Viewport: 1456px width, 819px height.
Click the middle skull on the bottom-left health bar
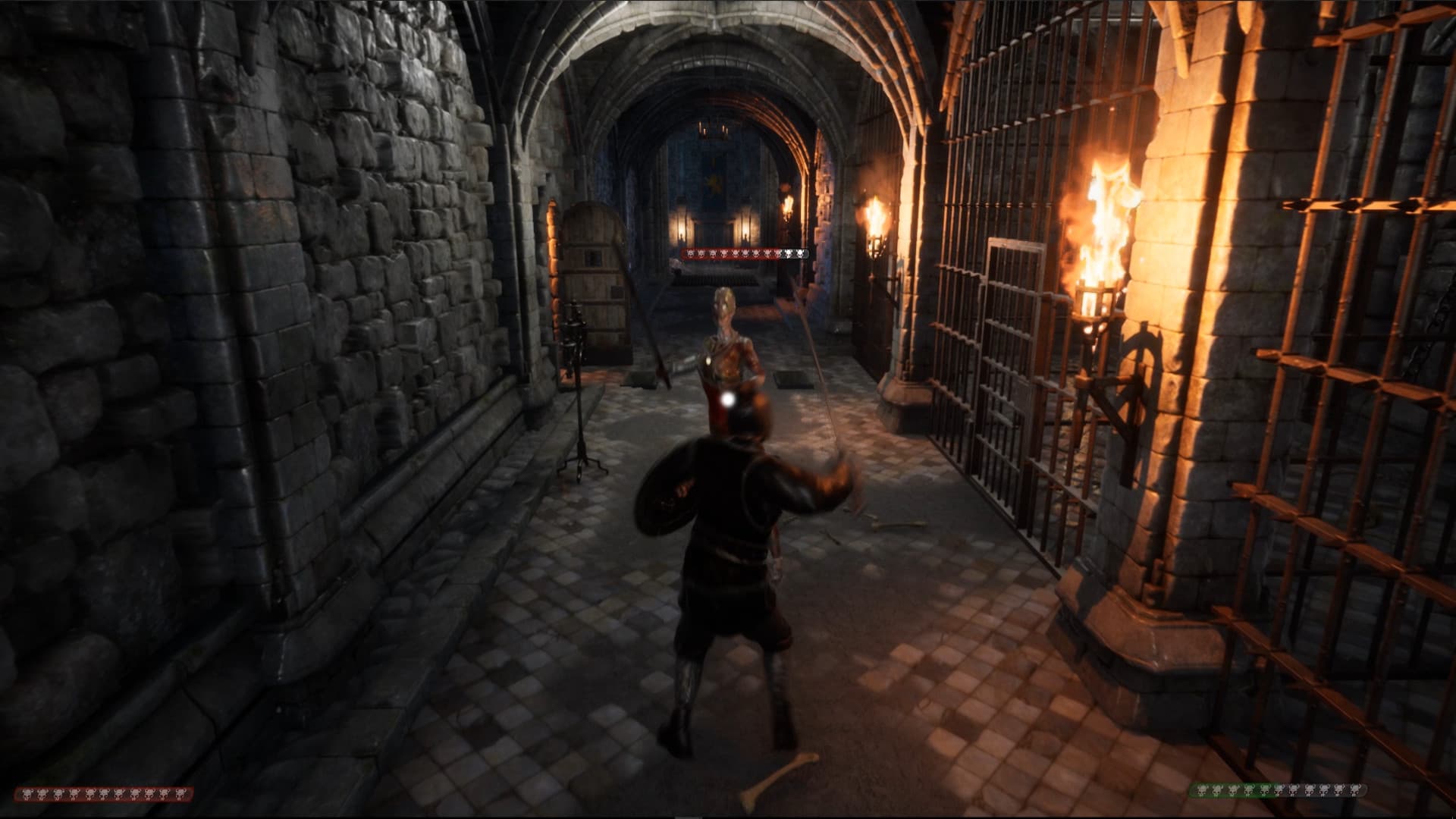(102, 794)
